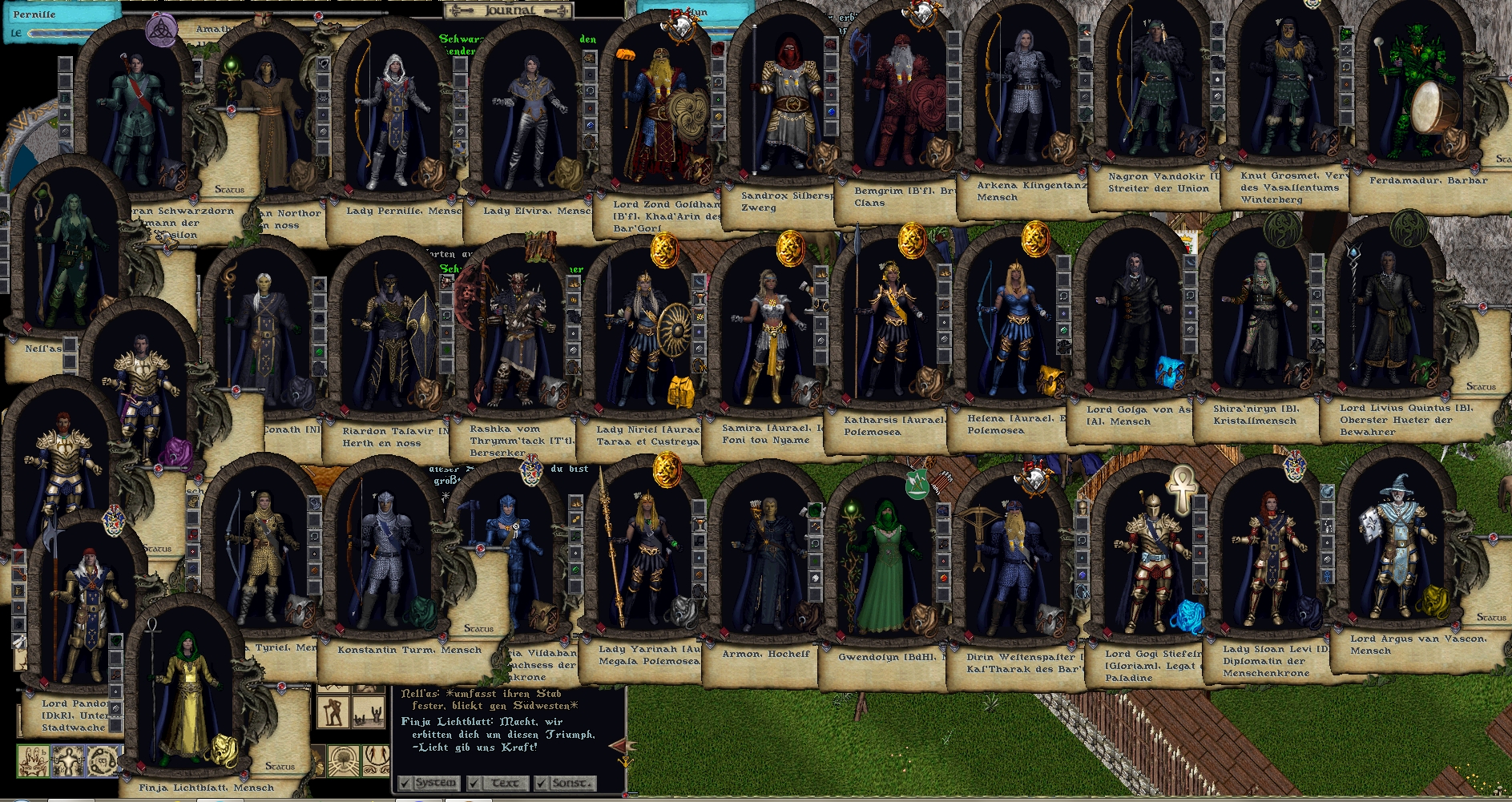The image size is (1512, 802).
Task: Open Lord Livius Quintus's green backpack
Action: point(1423,369)
